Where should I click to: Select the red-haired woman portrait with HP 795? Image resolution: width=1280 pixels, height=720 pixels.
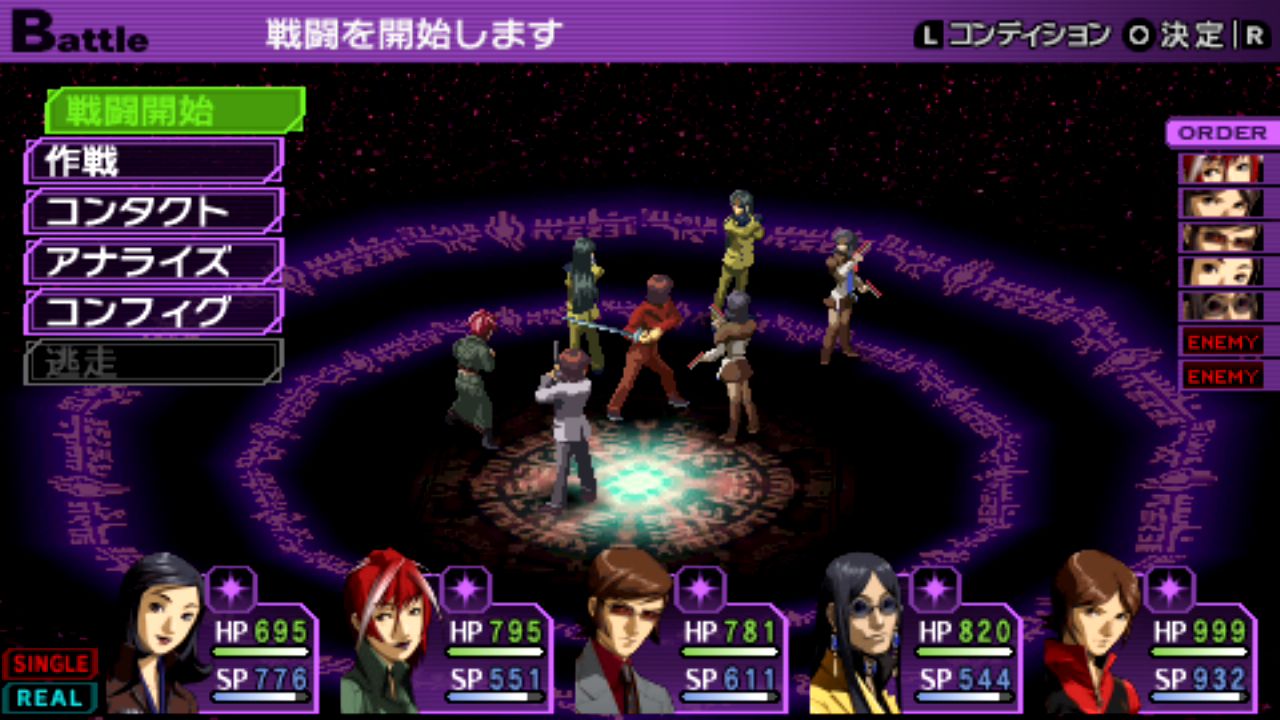[x=390, y=632]
